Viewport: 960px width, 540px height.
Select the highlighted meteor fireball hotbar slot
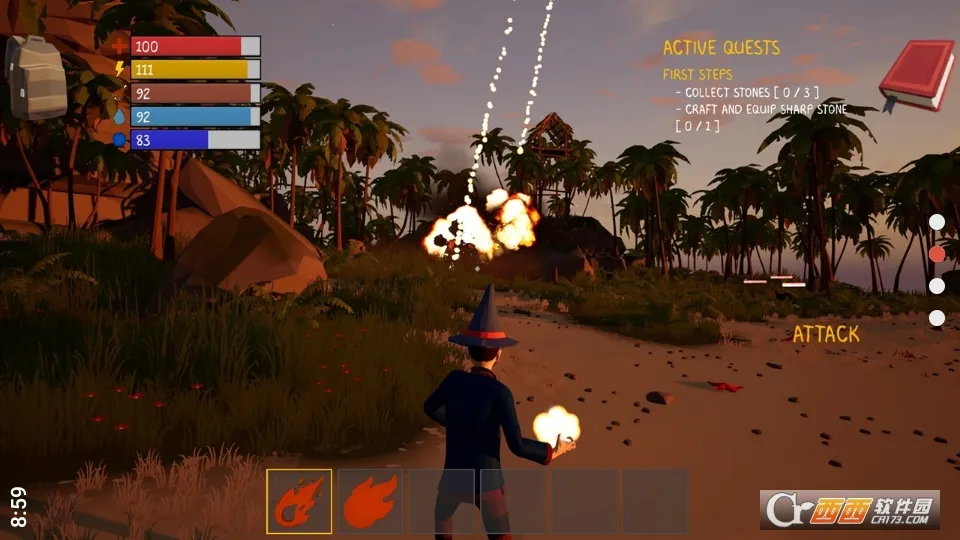click(299, 502)
